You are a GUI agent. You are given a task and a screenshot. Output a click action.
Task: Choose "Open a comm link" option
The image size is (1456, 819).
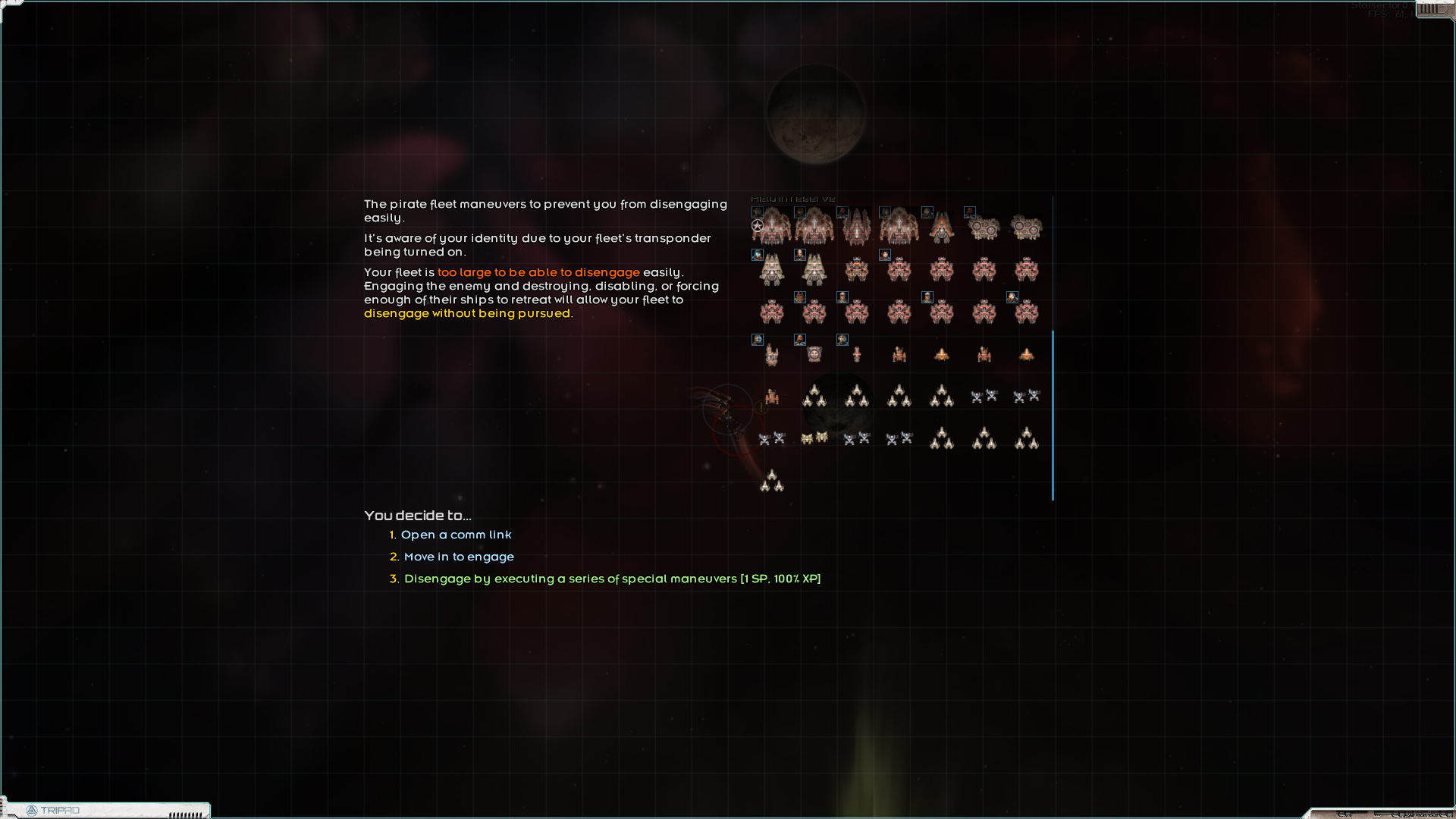click(x=456, y=535)
